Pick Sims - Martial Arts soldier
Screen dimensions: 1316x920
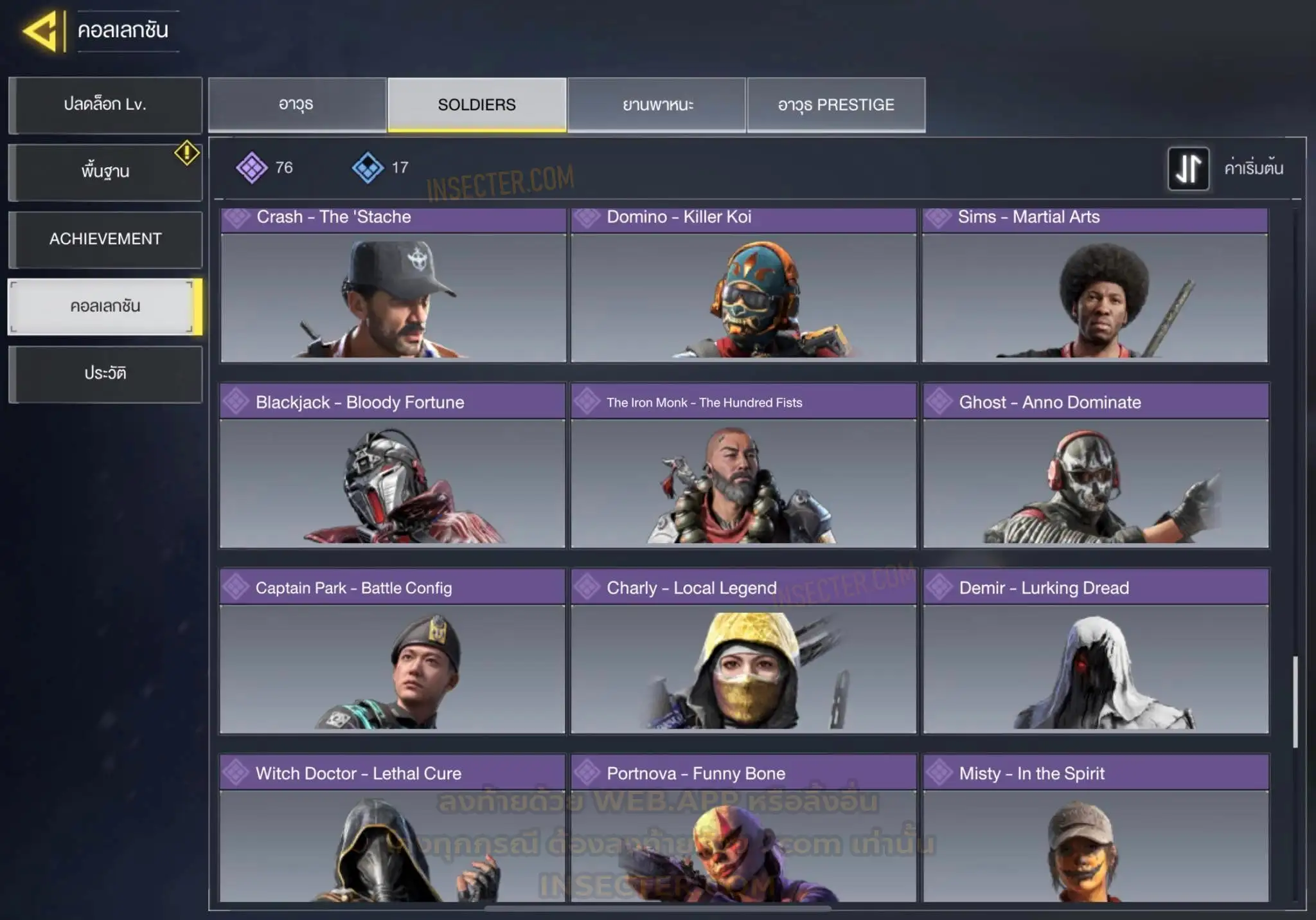coord(1095,286)
